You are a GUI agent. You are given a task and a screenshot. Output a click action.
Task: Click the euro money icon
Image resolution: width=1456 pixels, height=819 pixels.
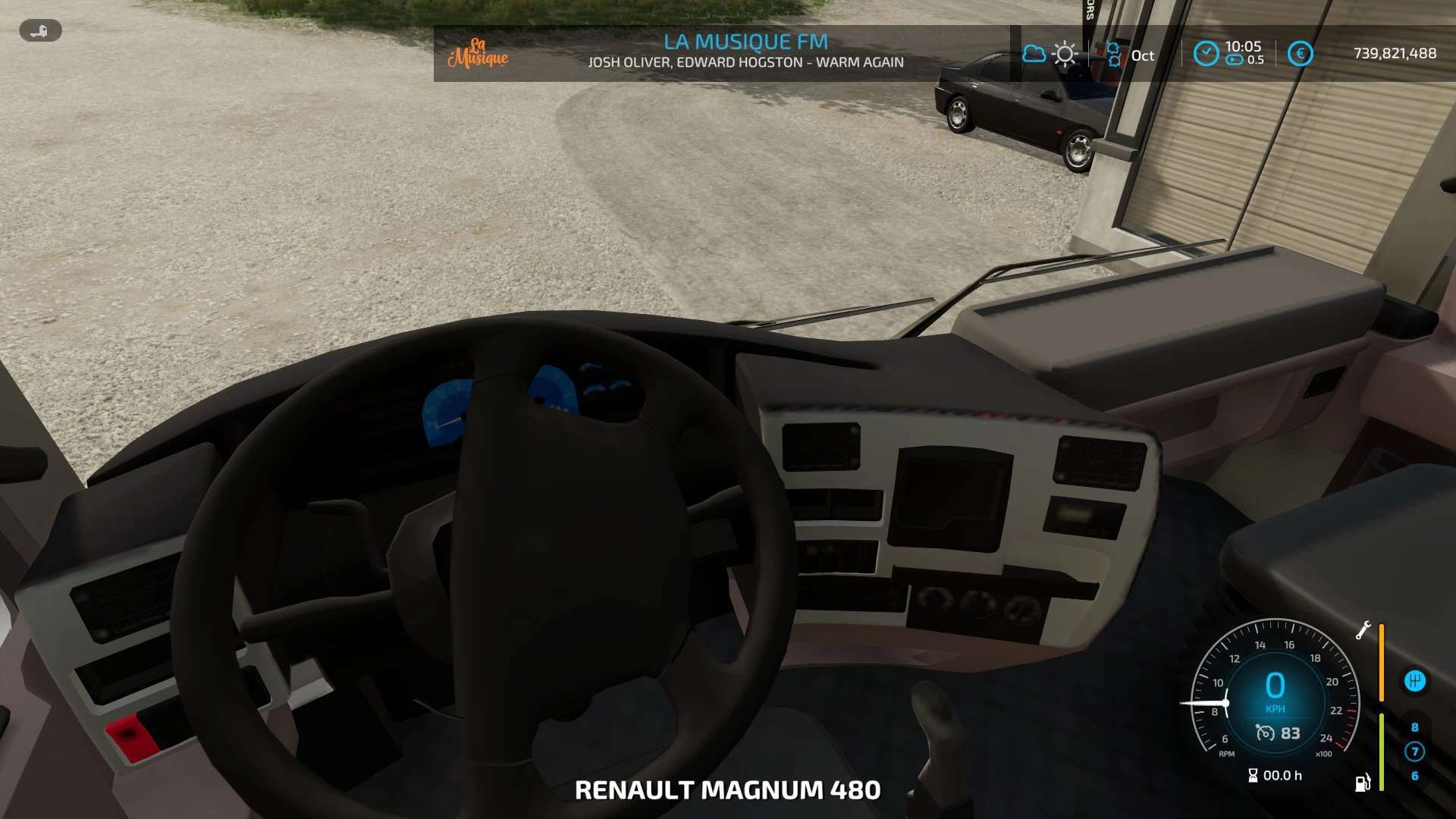[x=1300, y=53]
